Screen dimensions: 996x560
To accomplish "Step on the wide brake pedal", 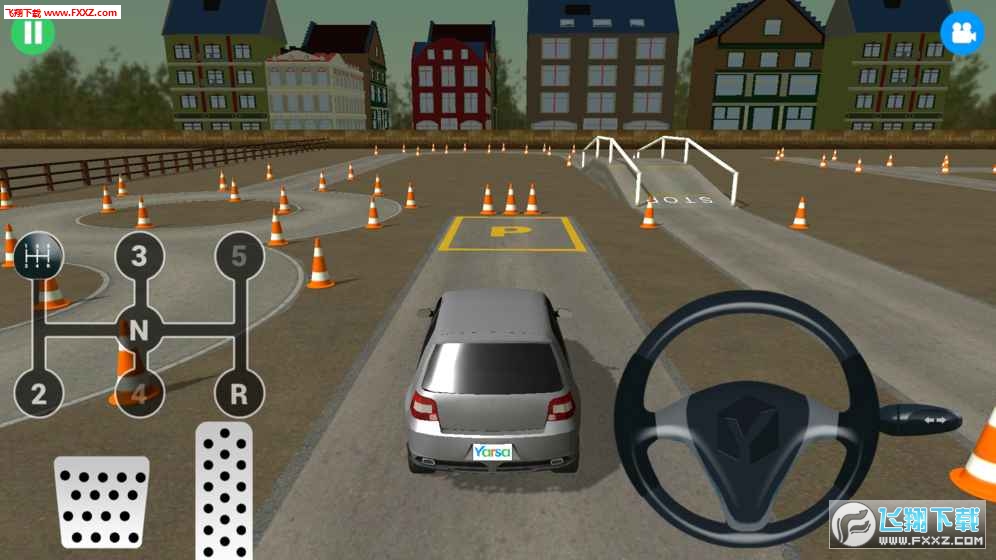I will pyautogui.click(x=101, y=500).
